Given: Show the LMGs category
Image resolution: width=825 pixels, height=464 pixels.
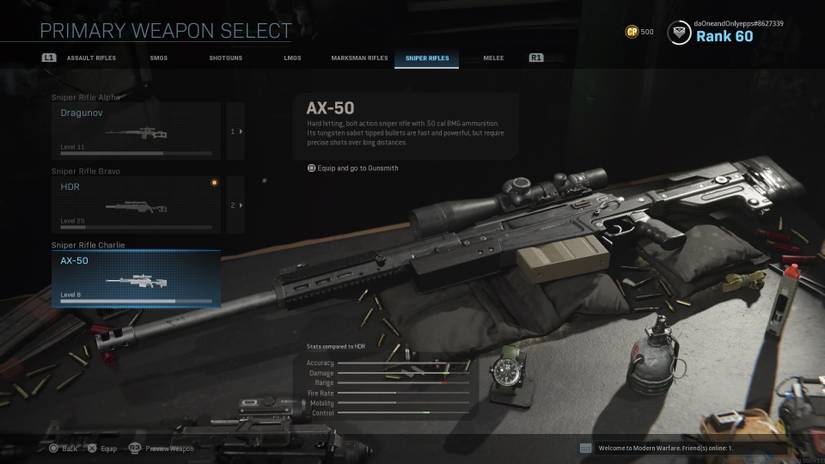Looking at the screenshot, I should pyautogui.click(x=292, y=58).
